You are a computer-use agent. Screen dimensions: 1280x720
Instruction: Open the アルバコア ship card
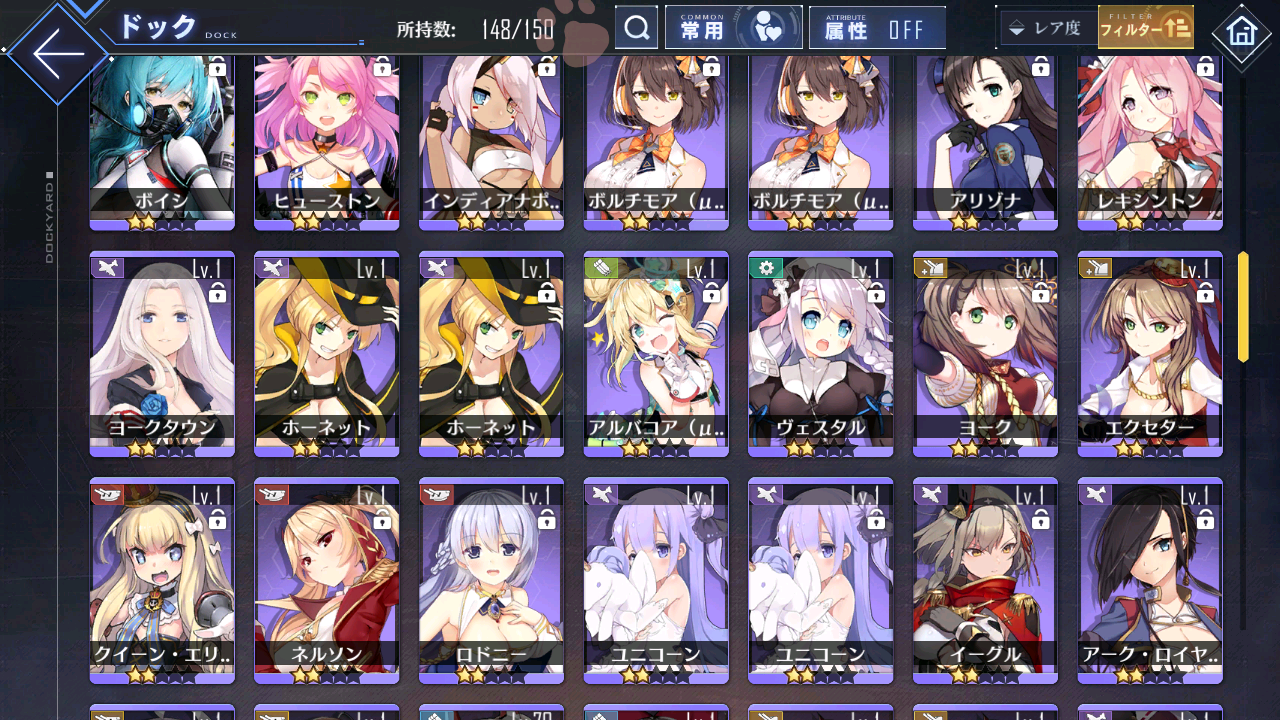[656, 352]
